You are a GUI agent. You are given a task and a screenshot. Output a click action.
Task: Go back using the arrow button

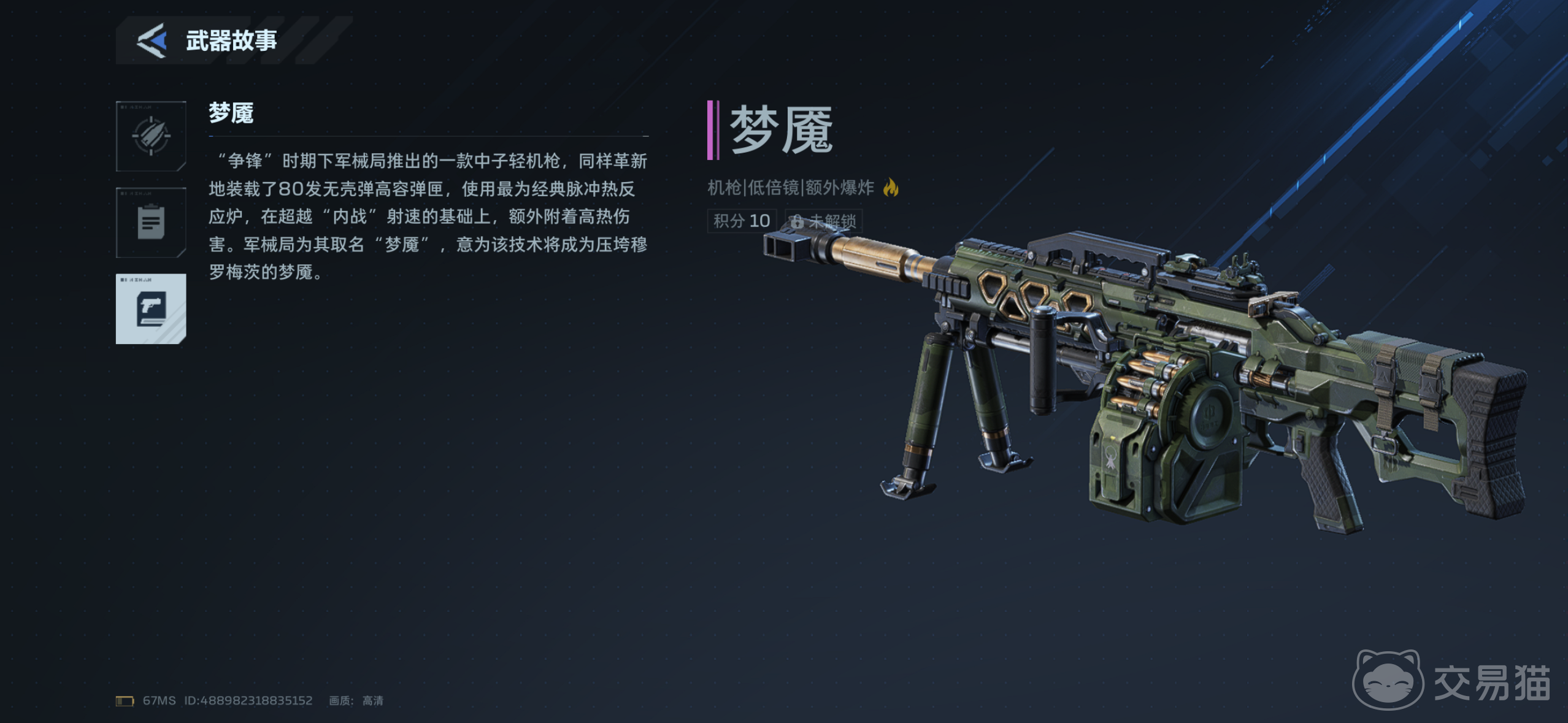click(x=152, y=40)
